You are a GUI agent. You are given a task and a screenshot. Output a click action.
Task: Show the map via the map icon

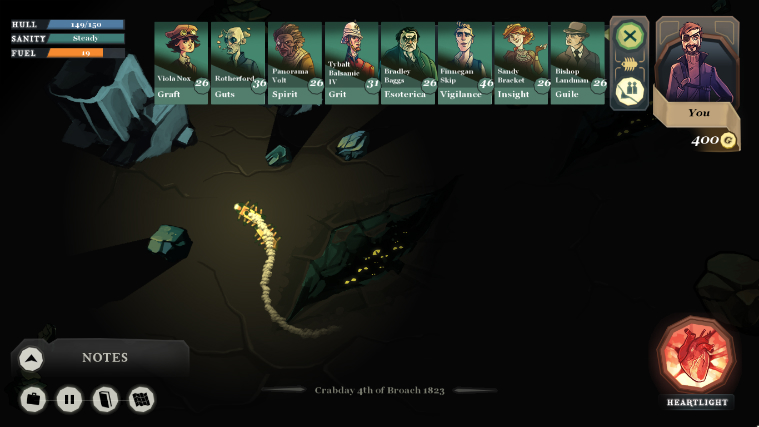coord(141,400)
